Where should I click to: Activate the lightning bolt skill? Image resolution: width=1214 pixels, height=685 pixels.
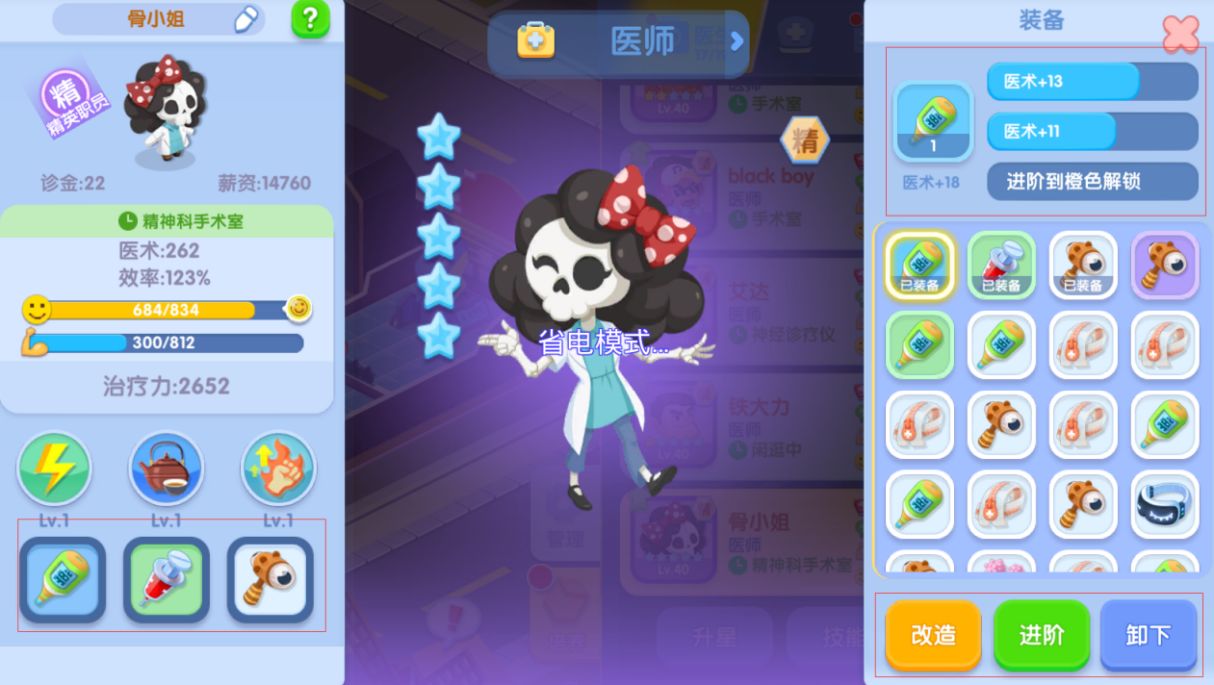[54, 468]
